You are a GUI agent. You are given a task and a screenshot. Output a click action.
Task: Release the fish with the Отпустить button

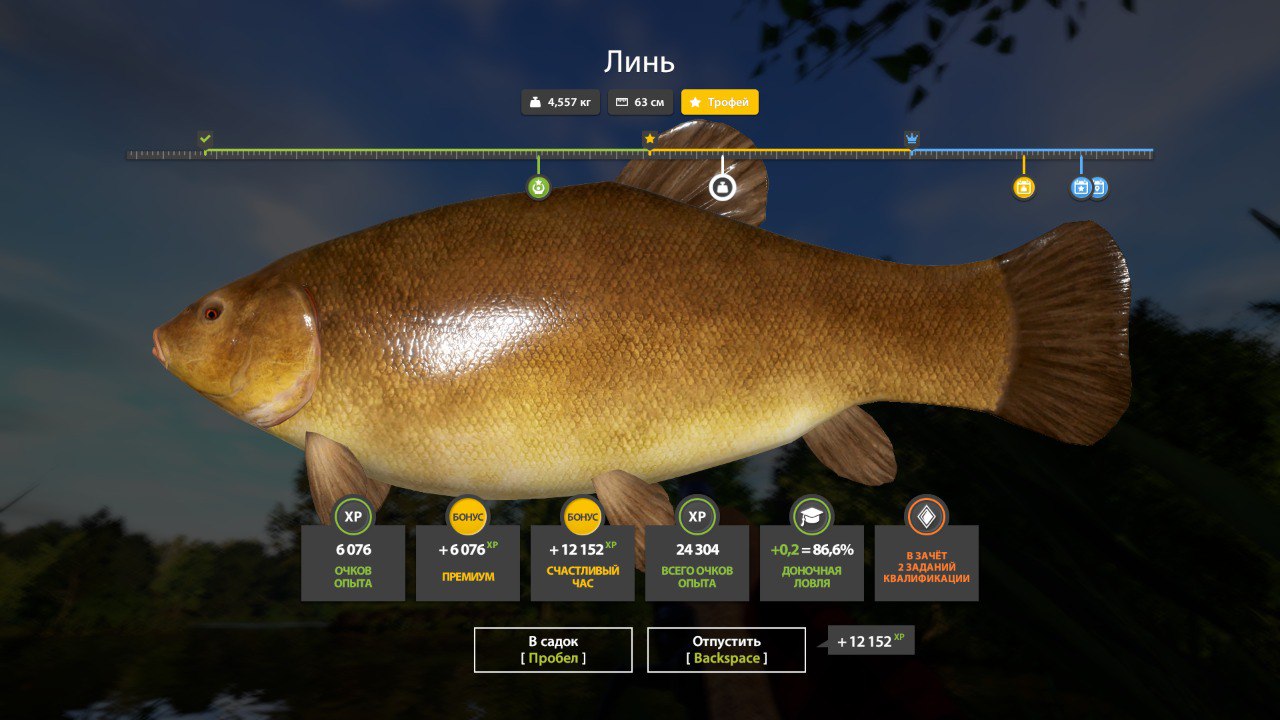726,649
